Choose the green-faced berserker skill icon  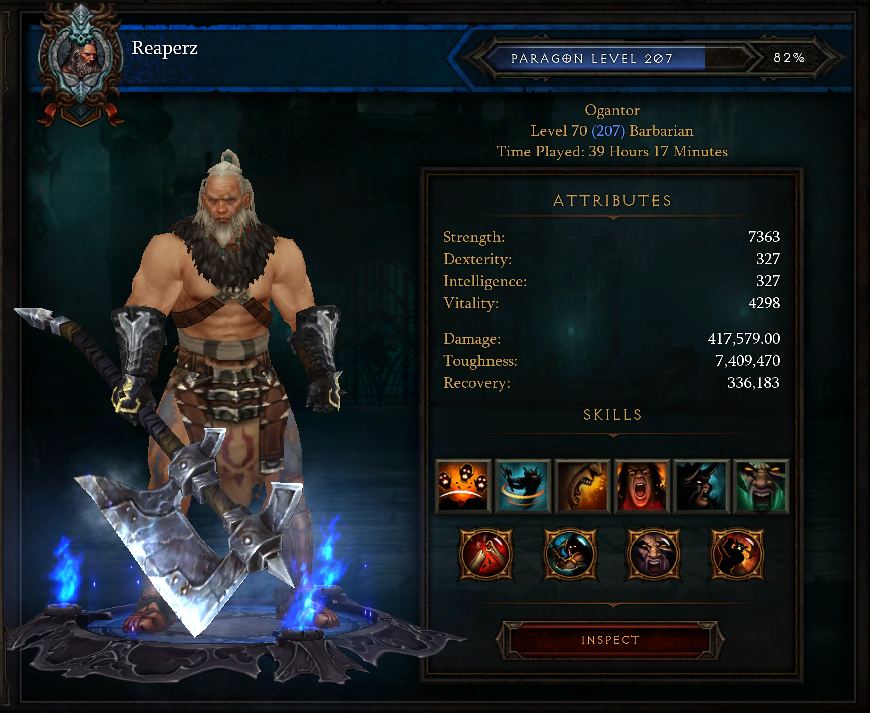761,487
